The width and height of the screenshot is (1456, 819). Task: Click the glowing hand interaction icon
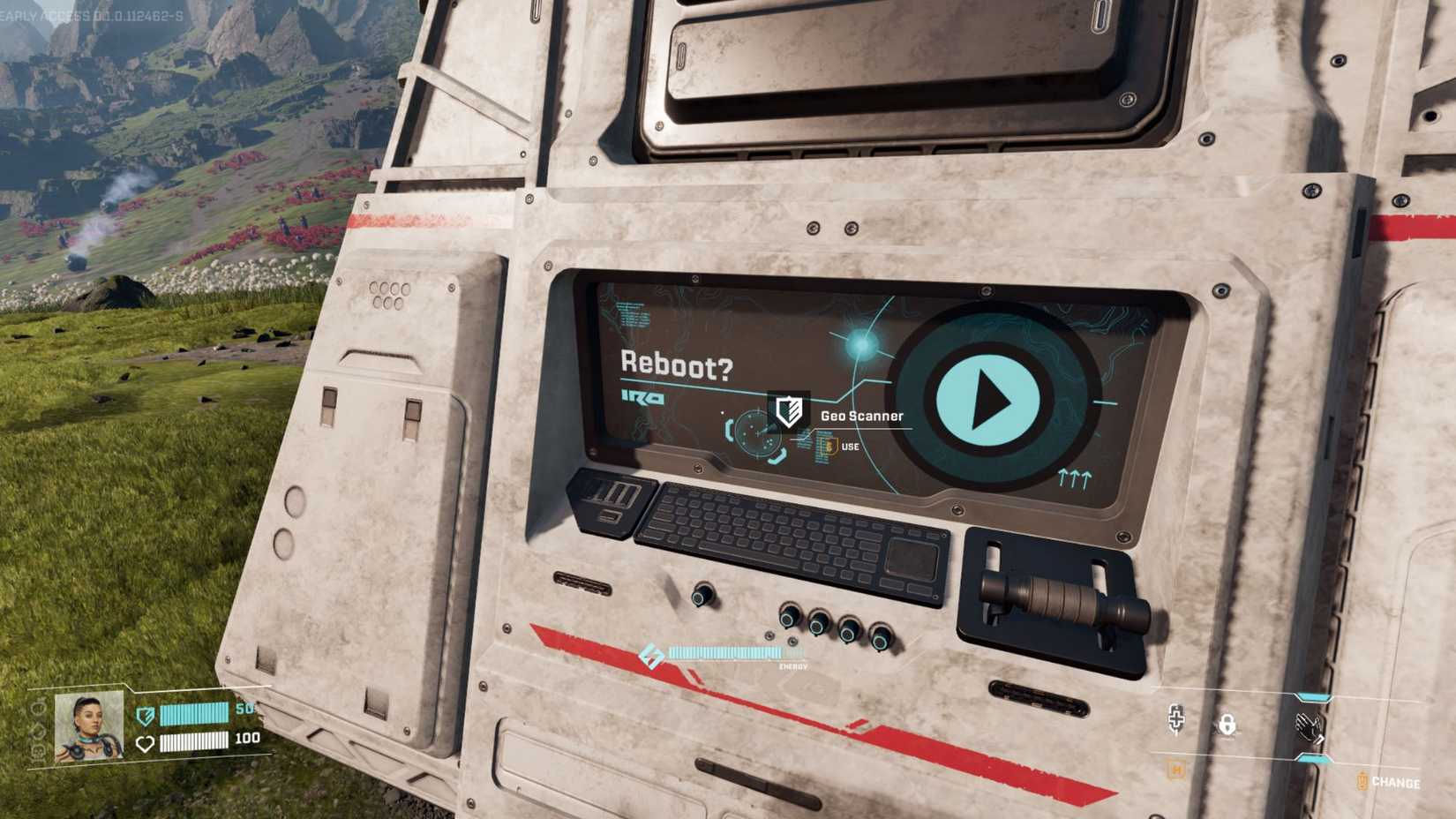coord(1310,728)
